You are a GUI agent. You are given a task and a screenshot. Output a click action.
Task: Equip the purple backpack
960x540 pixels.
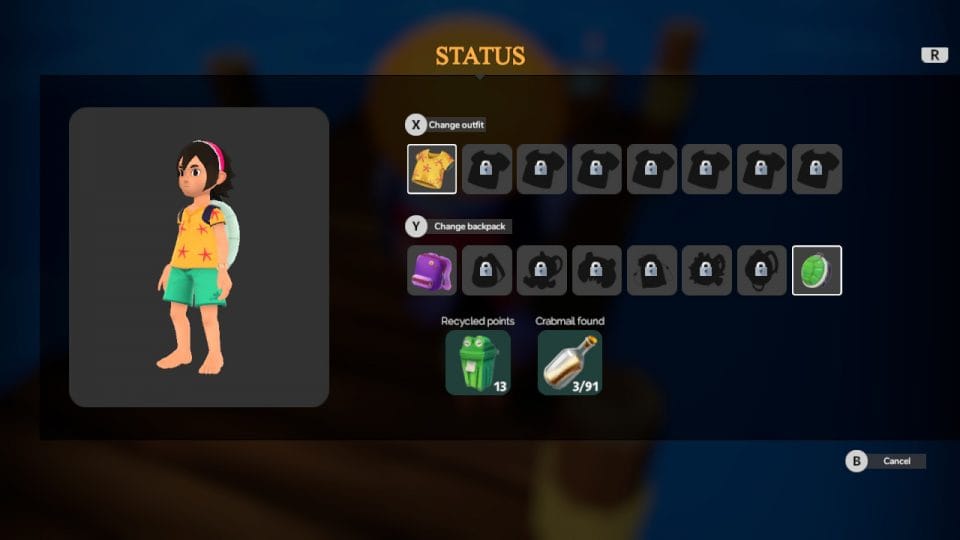[x=432, y=270]
